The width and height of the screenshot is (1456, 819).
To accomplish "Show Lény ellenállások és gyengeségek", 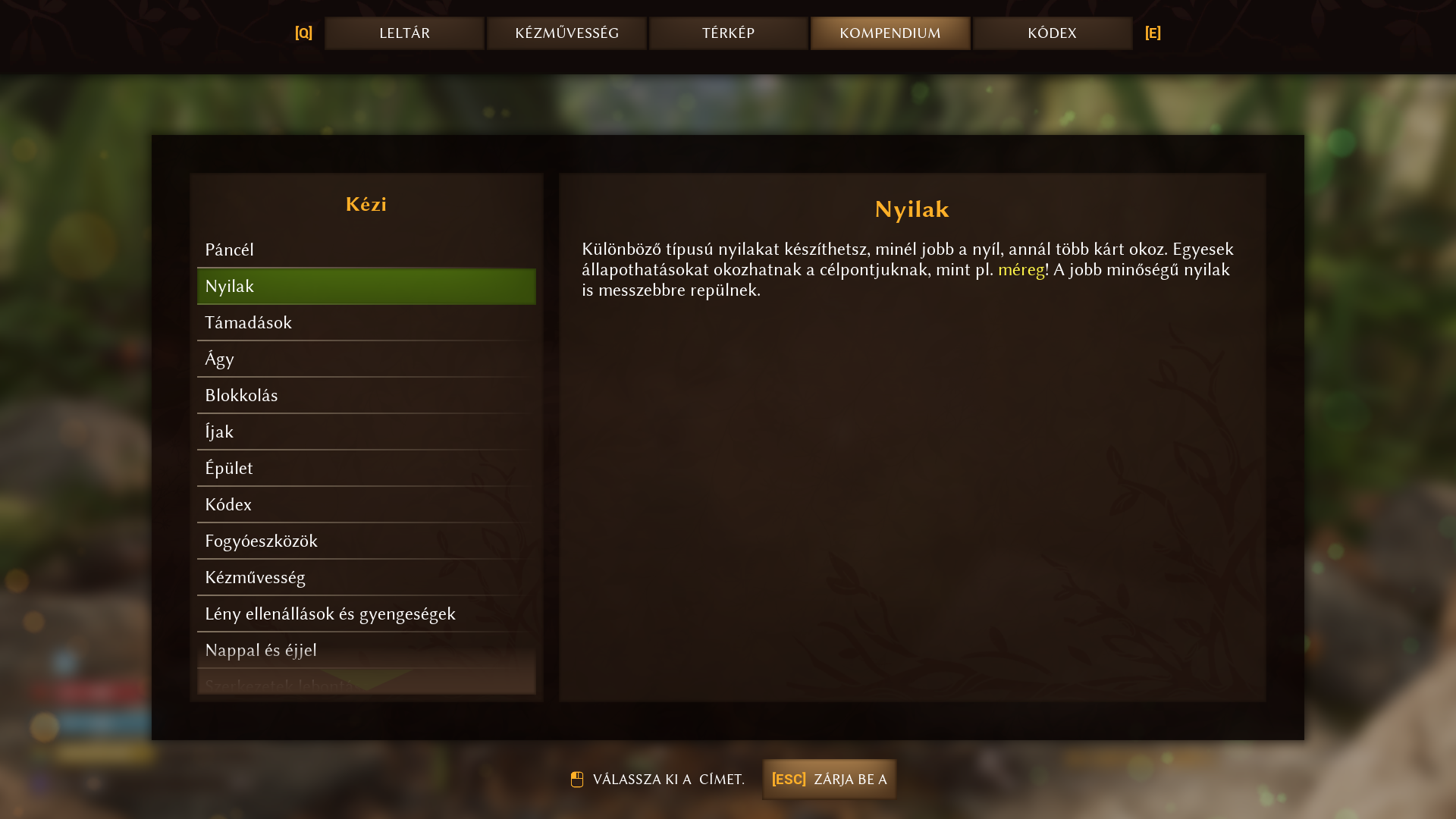I will click(366, 613).
